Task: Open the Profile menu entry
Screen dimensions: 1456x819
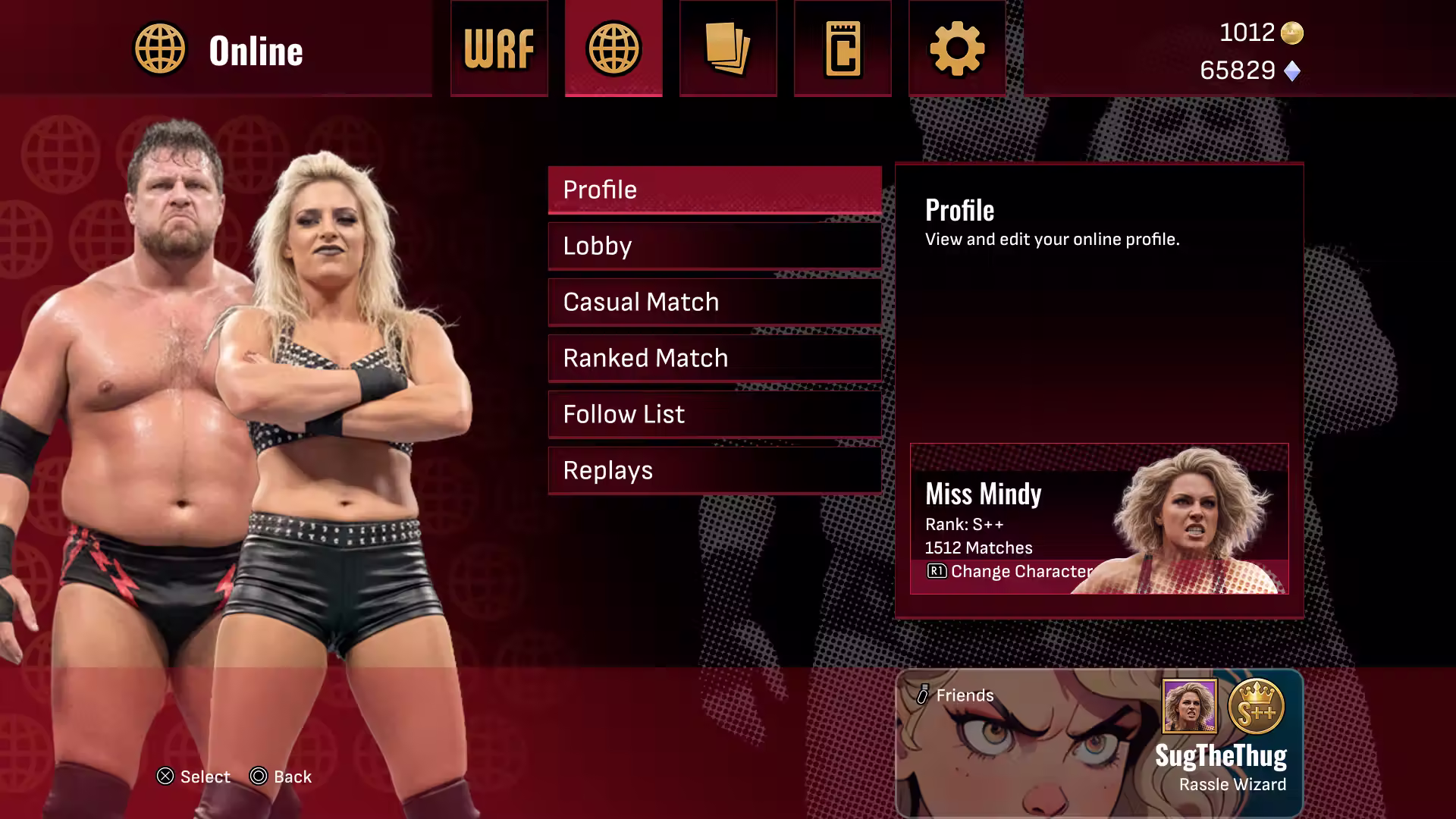Action: coord(714,190)
